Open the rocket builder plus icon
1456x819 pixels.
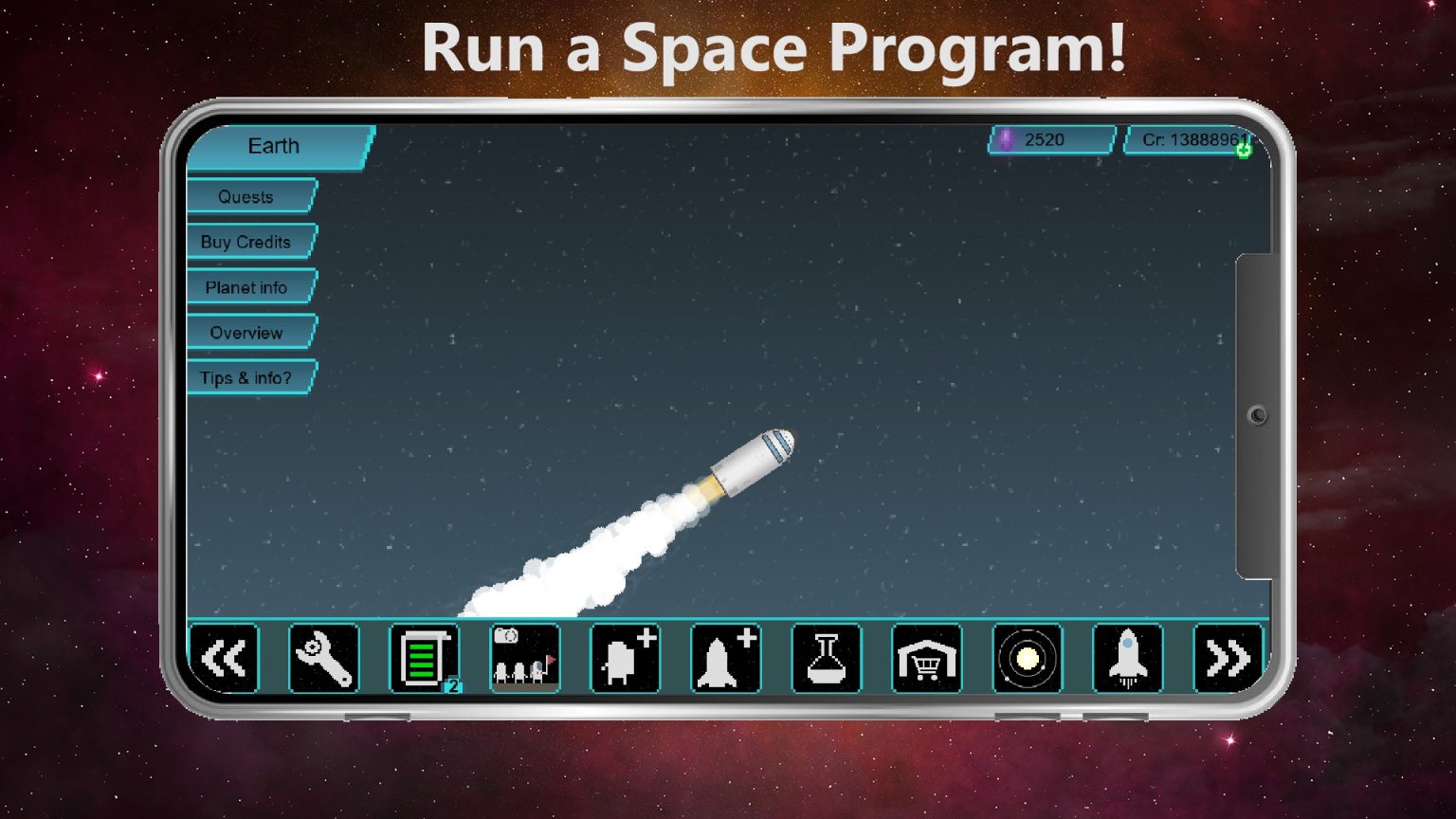click(x=727, y=659)
